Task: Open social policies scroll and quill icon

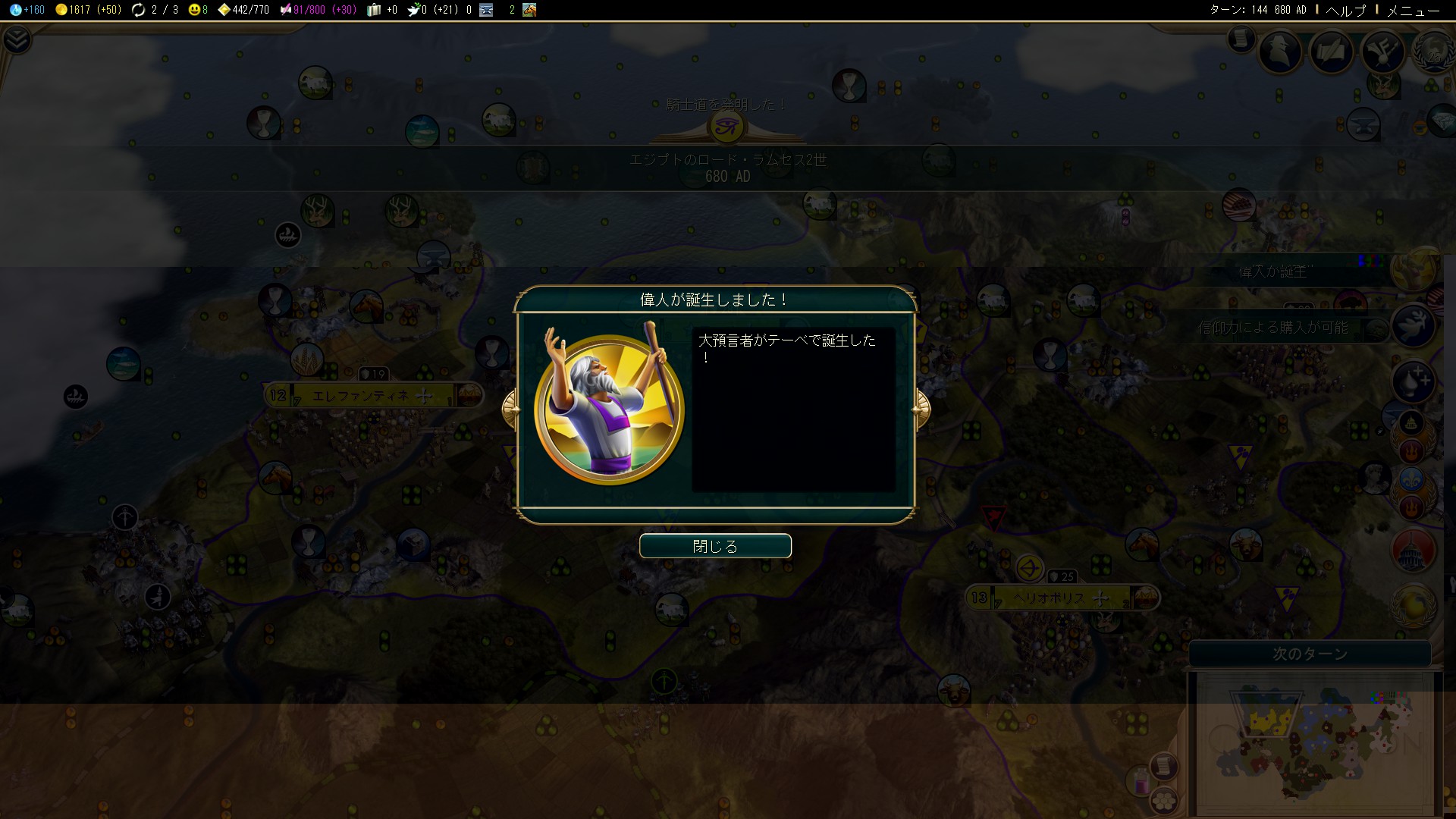Action: tap(1332, 51)
